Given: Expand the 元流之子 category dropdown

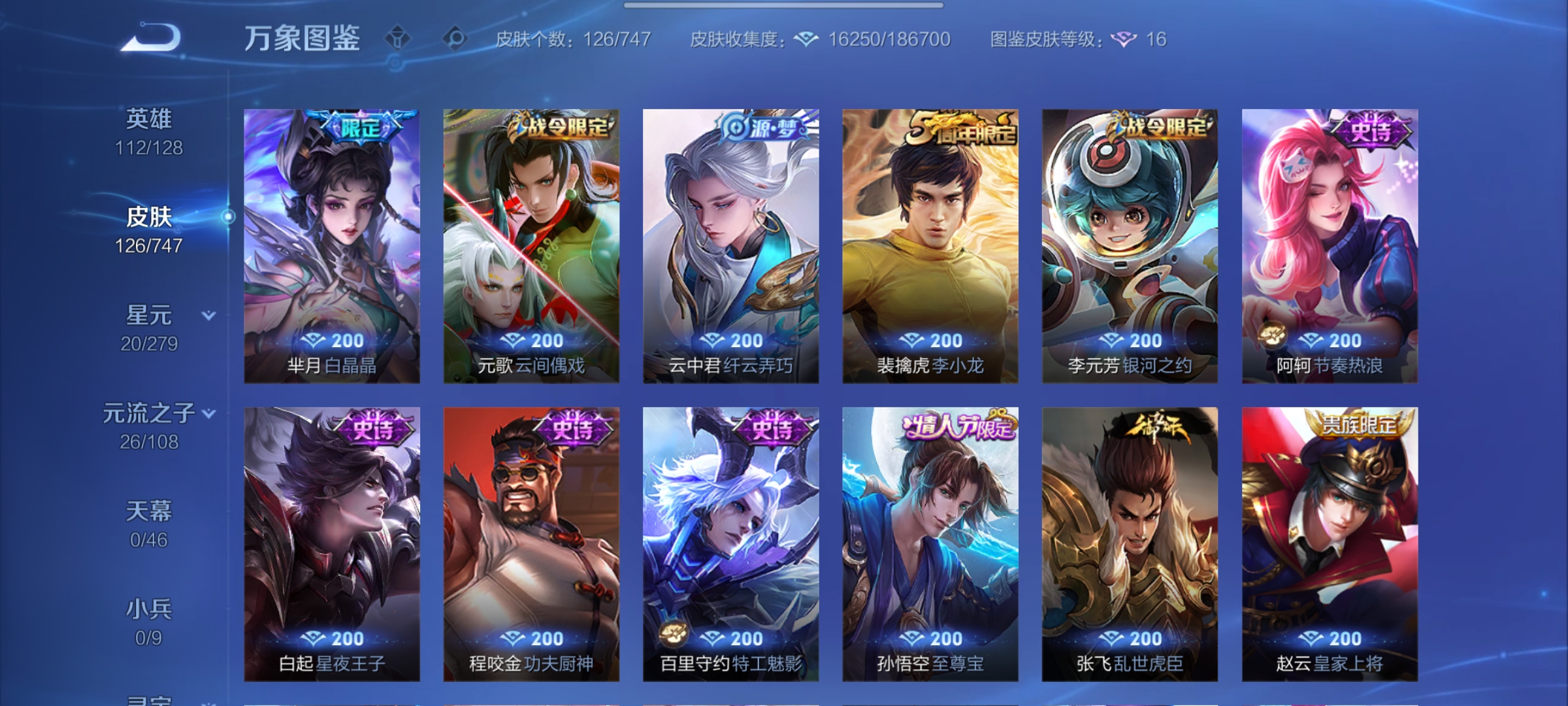Looking at the screenshot, I should tap(209, 413).
